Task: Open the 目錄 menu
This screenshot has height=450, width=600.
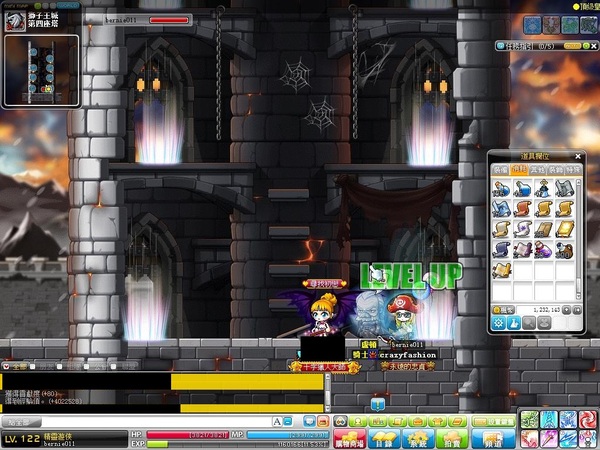Action: [x=382, y=438]
